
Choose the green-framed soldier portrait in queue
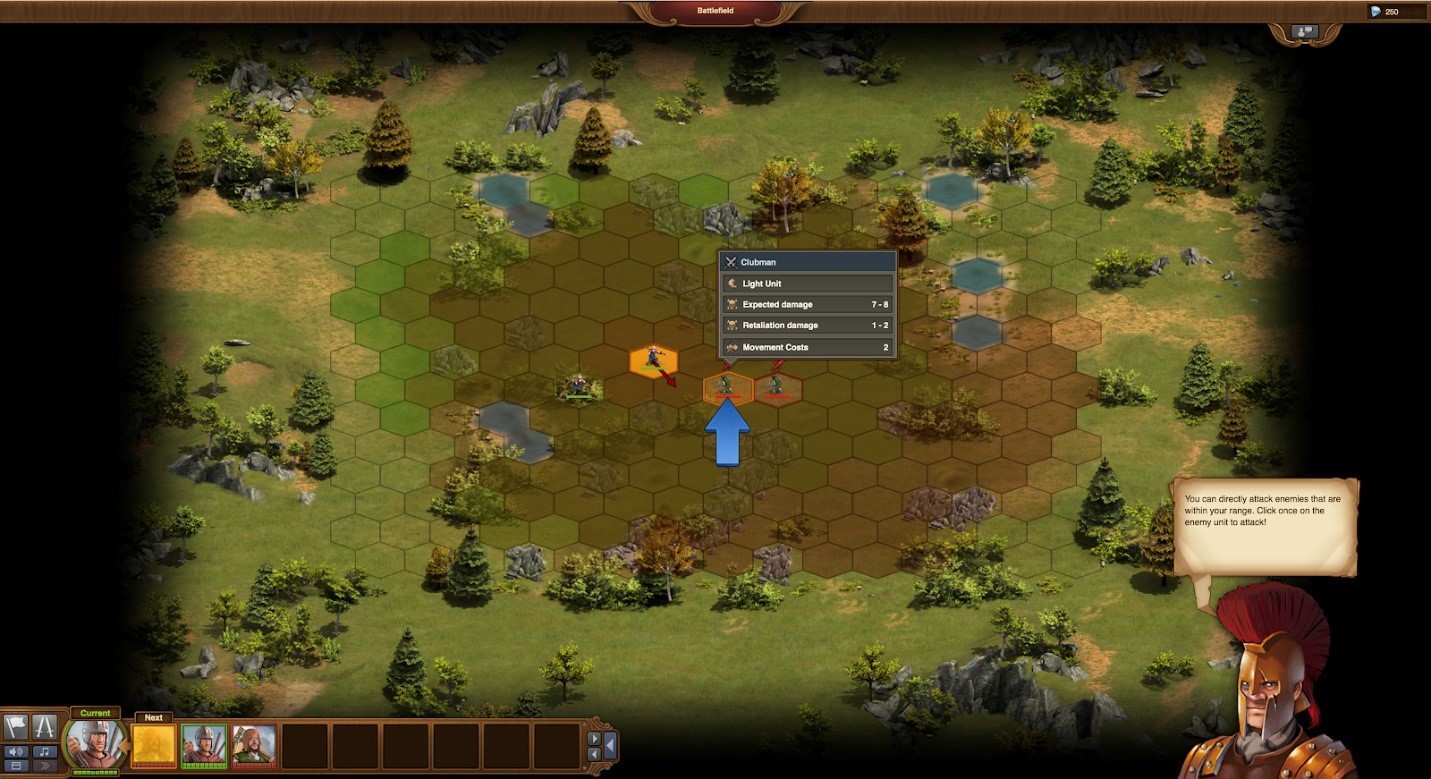point(204,746)
